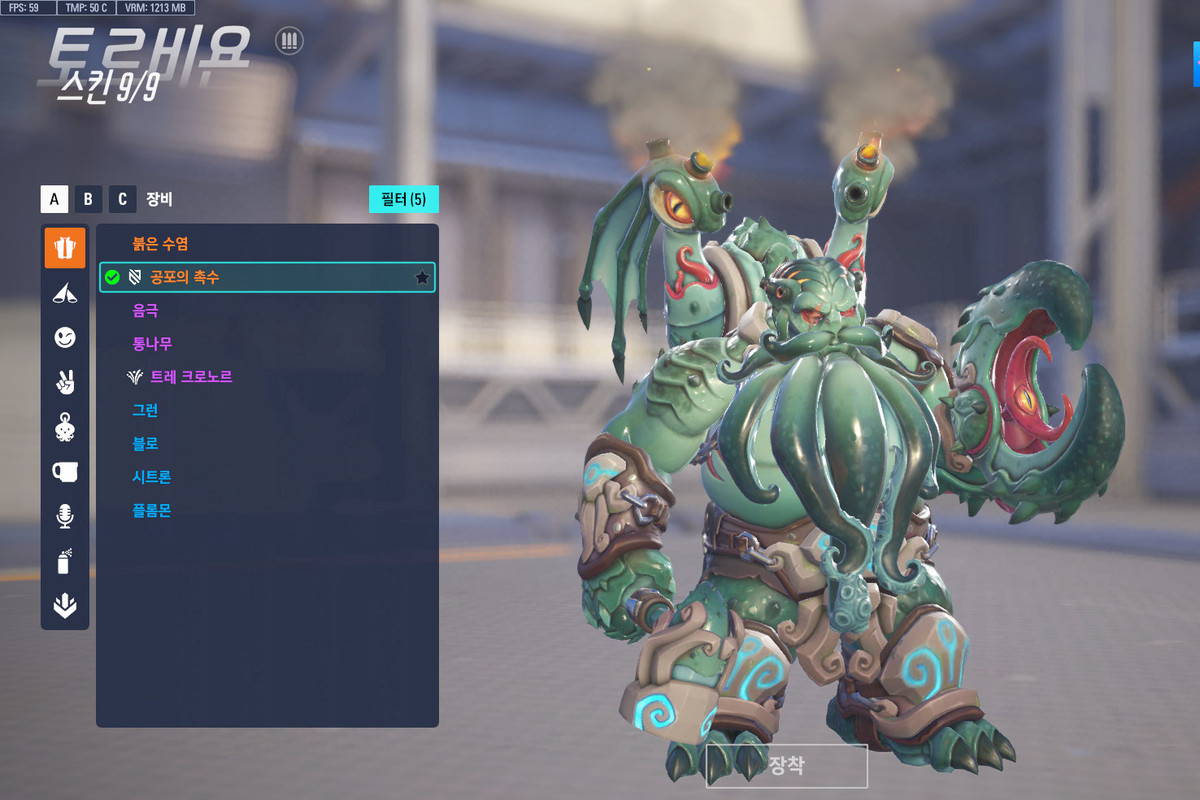The width and height of the screenshot is (1200, 800).
Task: Switch to loadout C
Action: (x=122, y=199)
